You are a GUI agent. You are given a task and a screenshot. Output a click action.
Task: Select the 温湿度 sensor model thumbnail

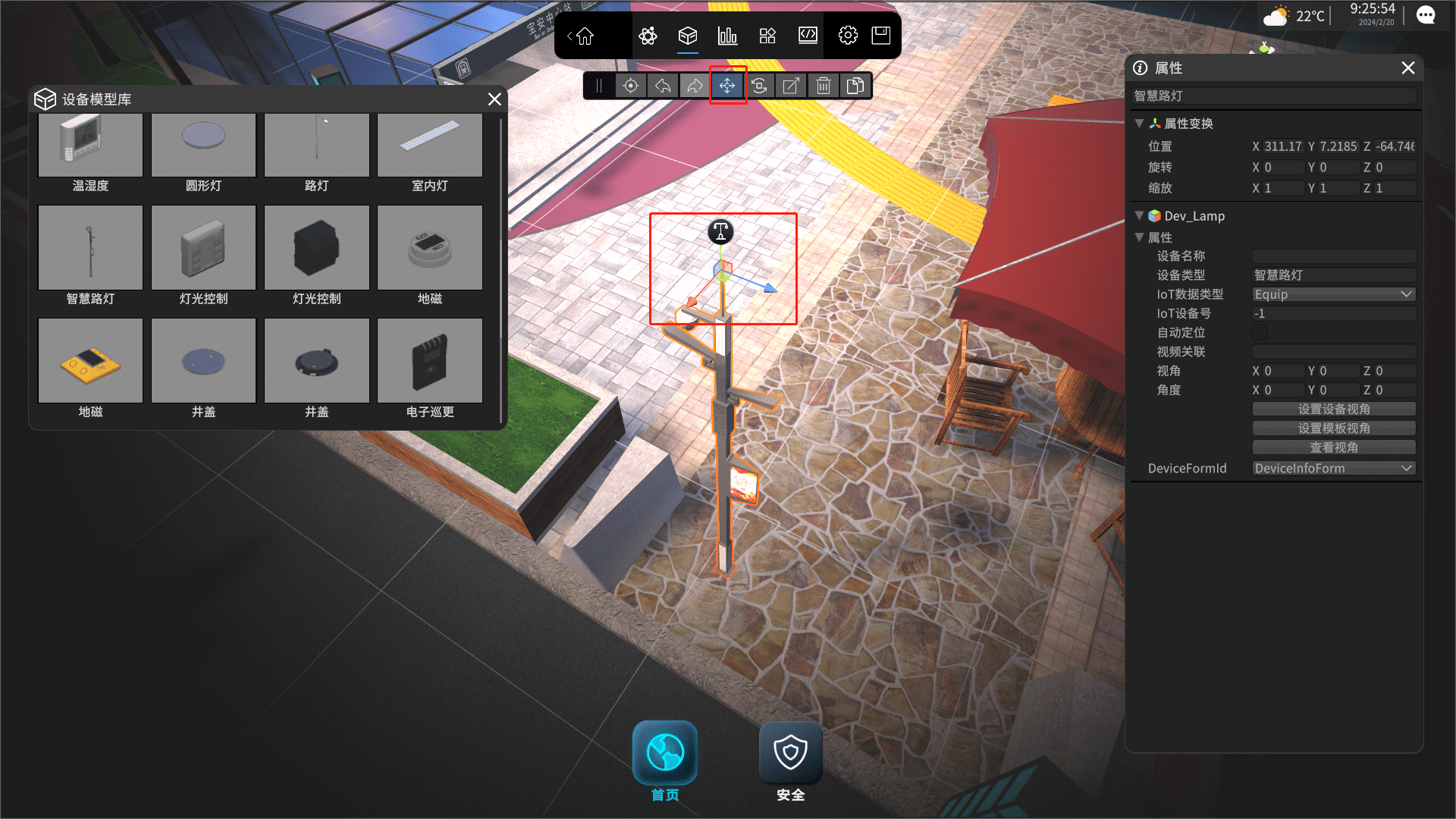pyautogui.click(x=90, y=146)
